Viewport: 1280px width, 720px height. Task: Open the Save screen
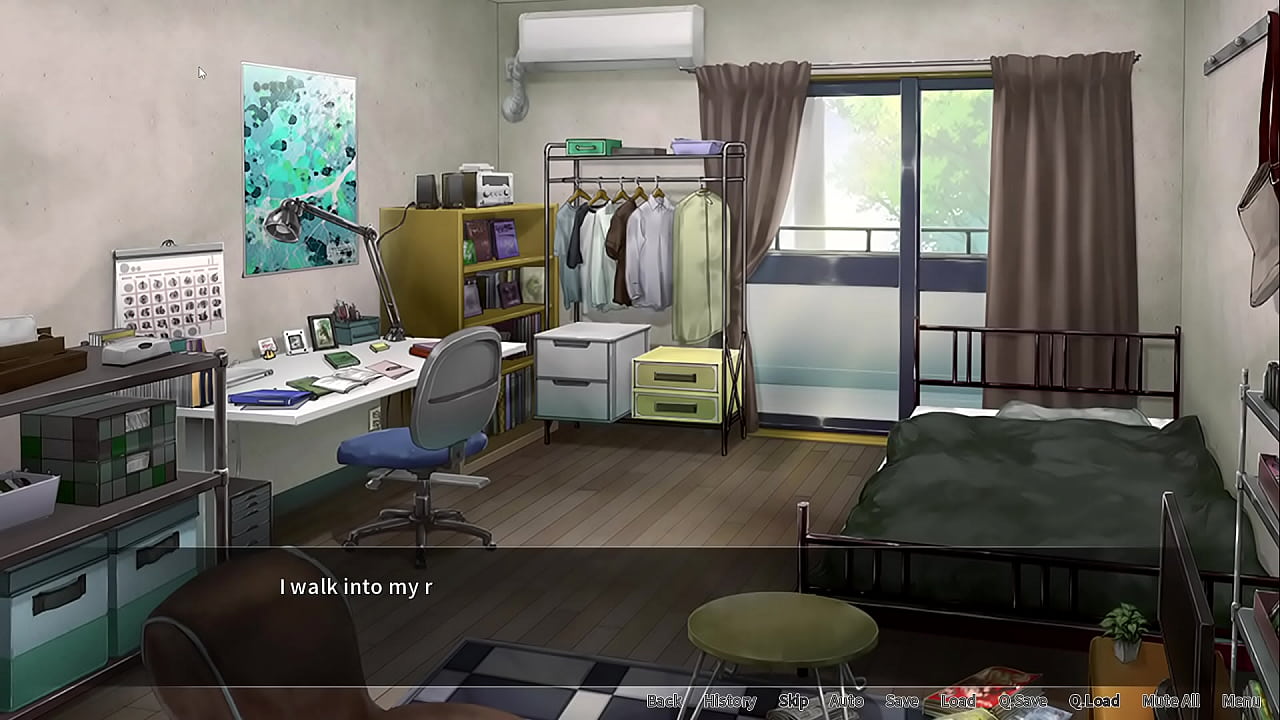tap(901, 701)
